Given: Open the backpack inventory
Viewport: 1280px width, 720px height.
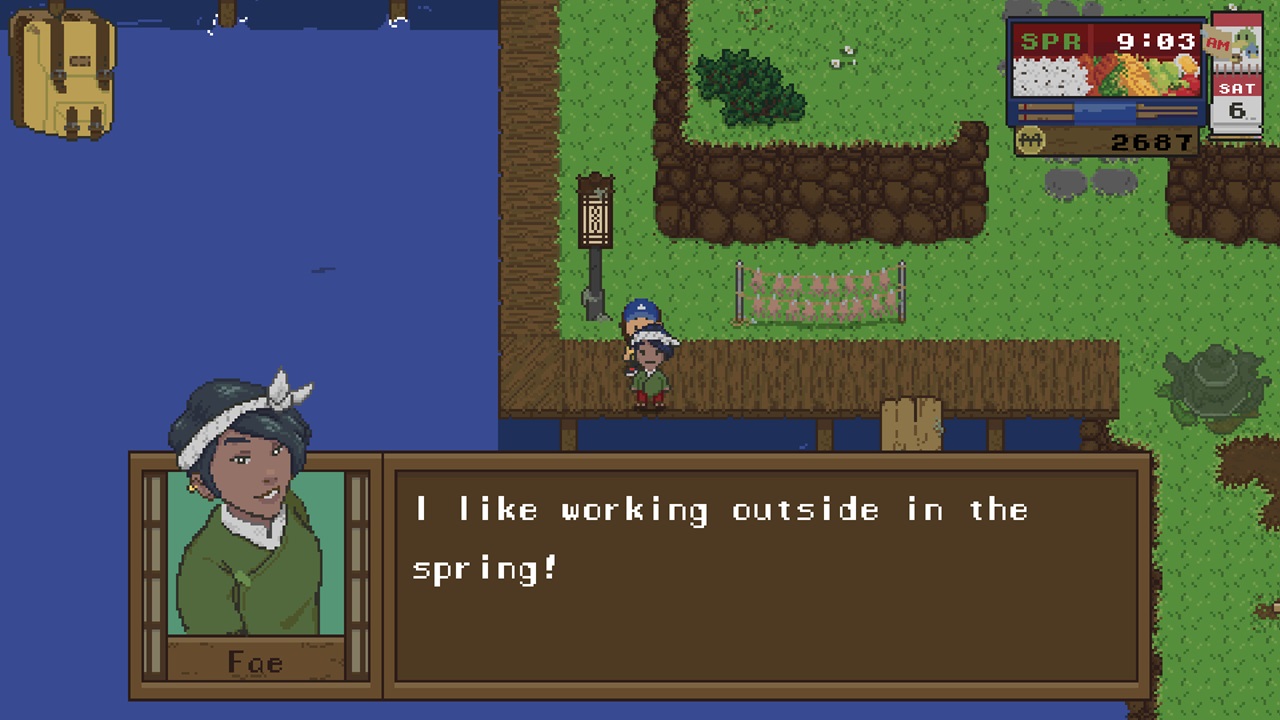Looking at the screenshot, I should coord(62,75).
